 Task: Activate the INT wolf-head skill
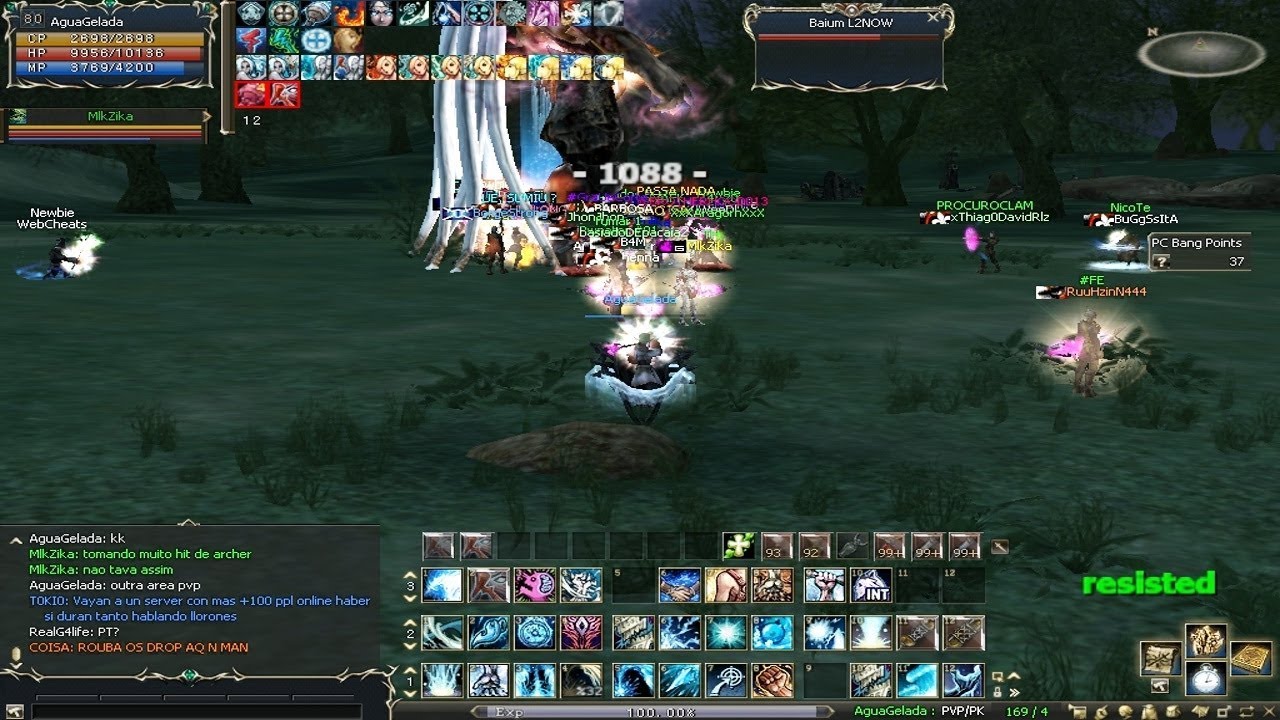click(871, 585)
